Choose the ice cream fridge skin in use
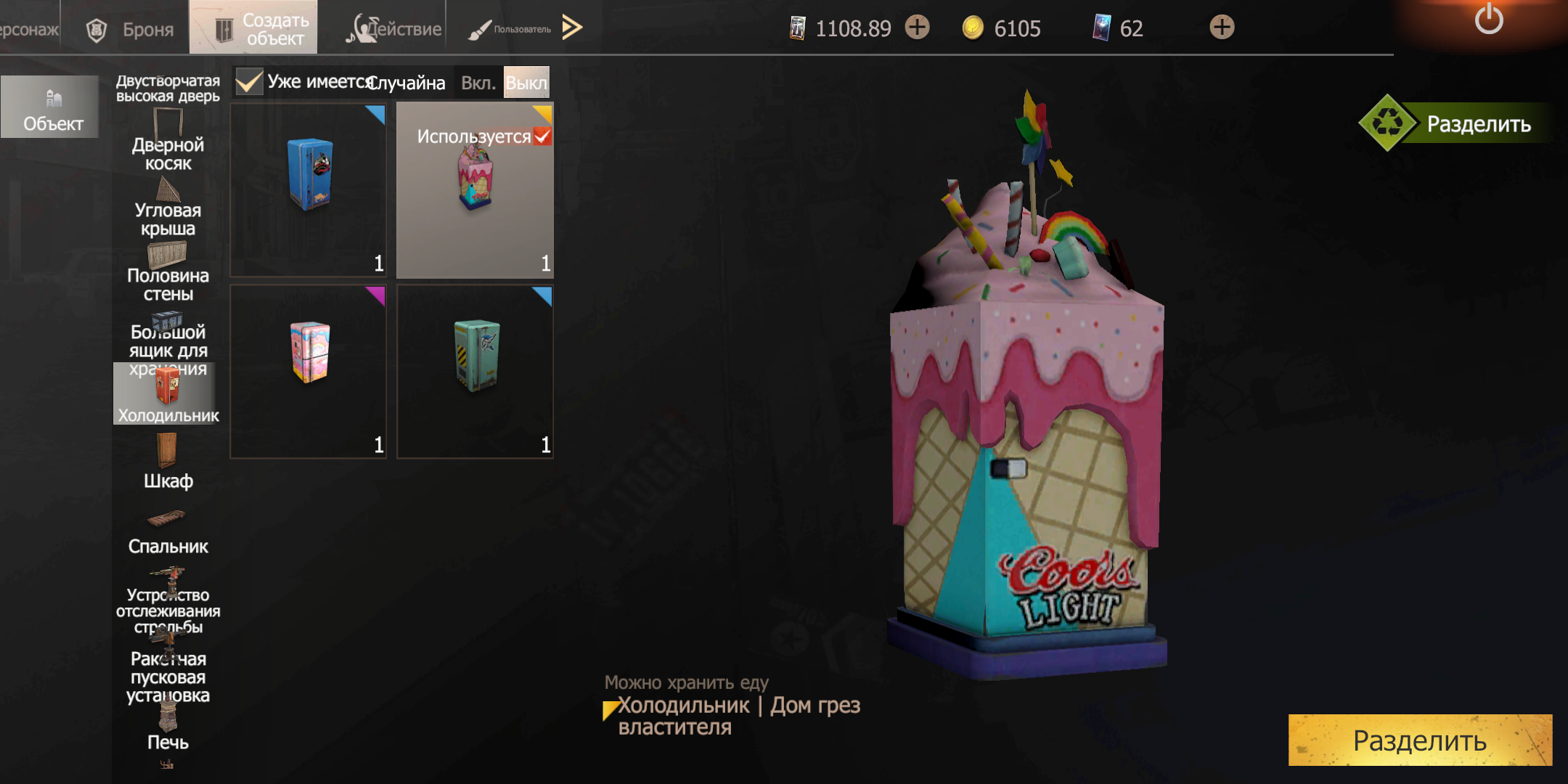The width and height of the screenshot is (1568, 784). (475, 189)
